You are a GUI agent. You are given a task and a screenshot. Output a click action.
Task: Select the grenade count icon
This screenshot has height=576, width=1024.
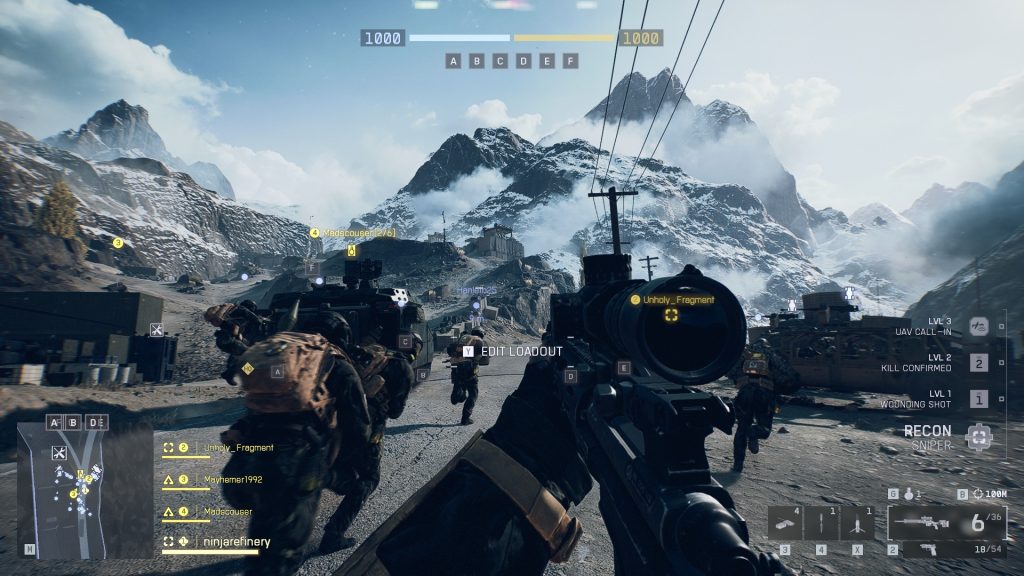click(906, 494)
